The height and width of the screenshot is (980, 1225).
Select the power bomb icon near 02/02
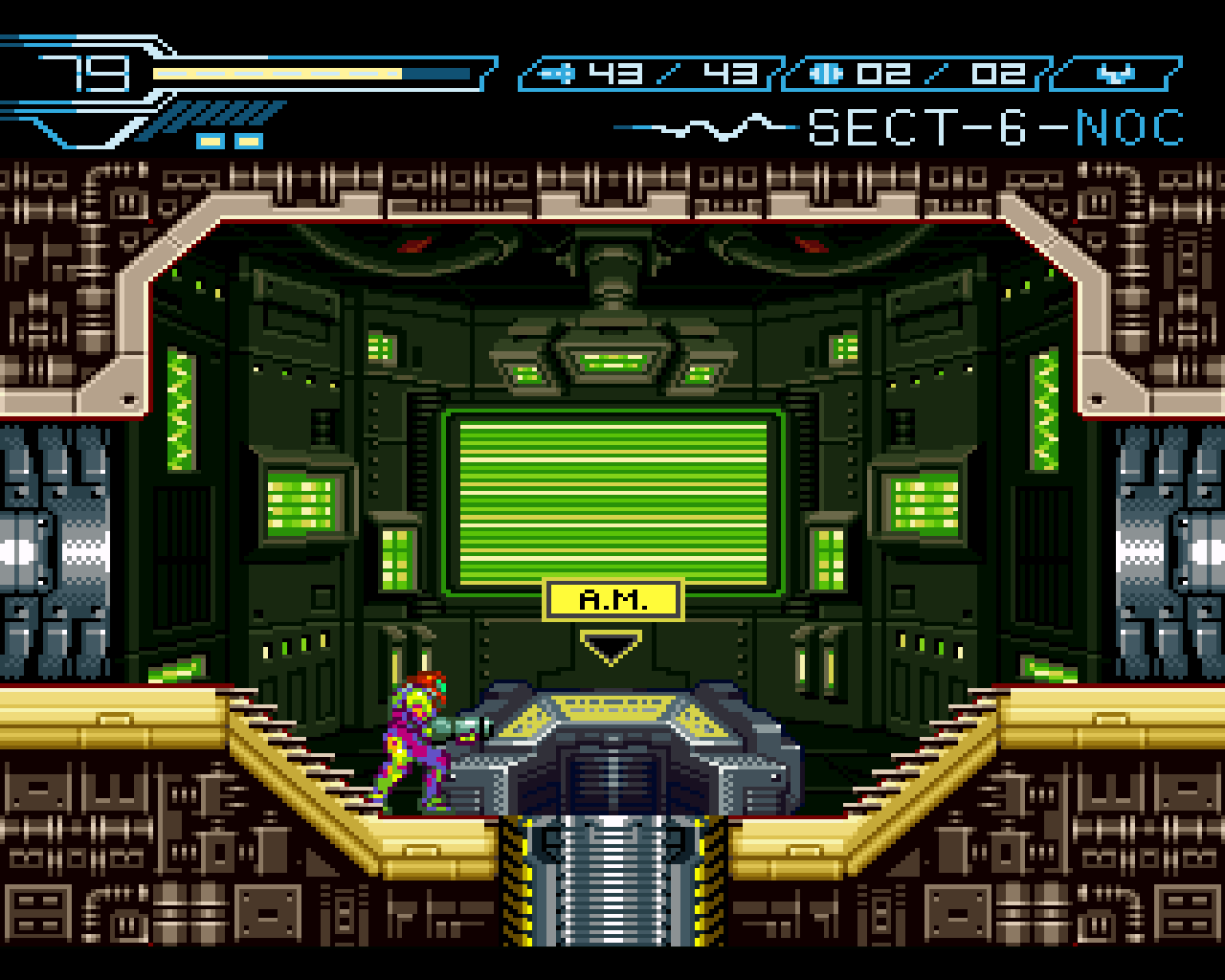pos(827,72)
